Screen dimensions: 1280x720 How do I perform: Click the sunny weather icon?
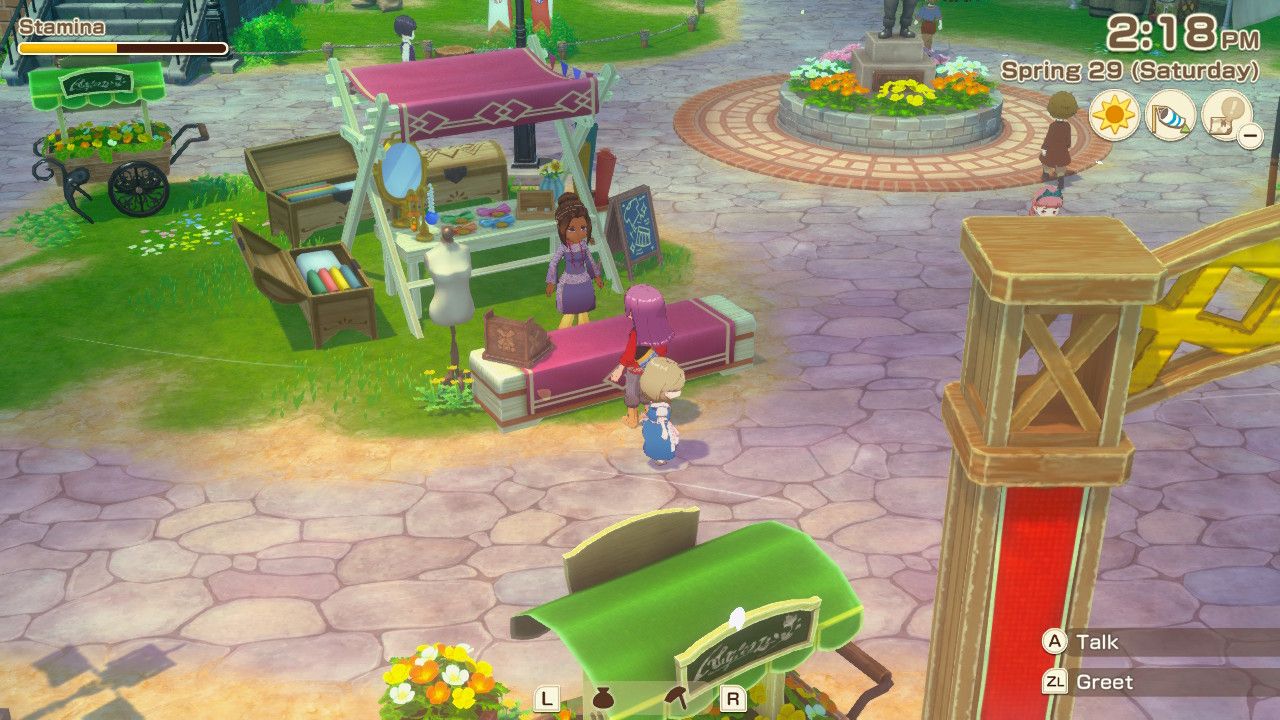tap(1114, 115)
